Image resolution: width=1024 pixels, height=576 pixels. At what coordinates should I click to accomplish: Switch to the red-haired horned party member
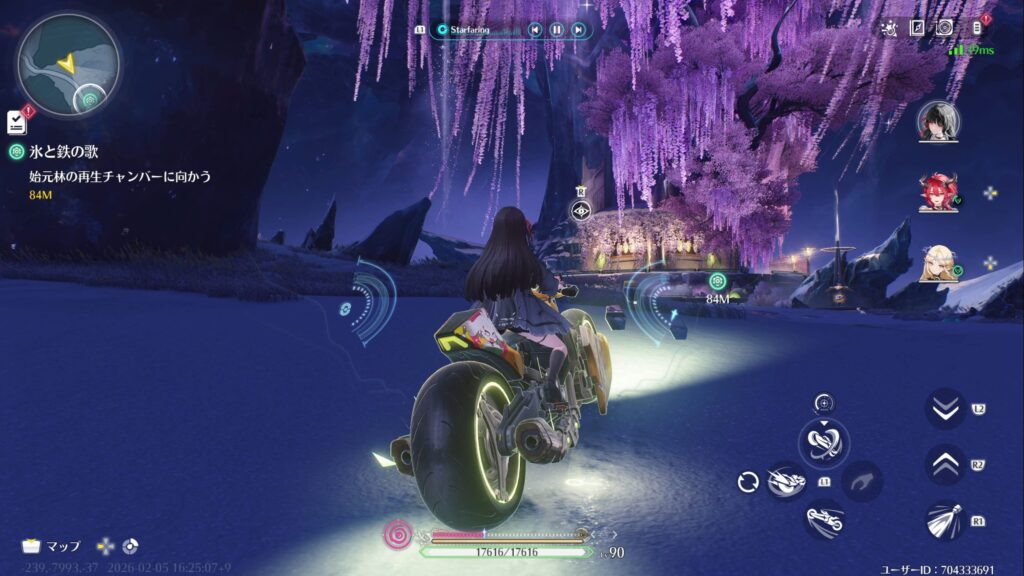[x=938, y=192]
